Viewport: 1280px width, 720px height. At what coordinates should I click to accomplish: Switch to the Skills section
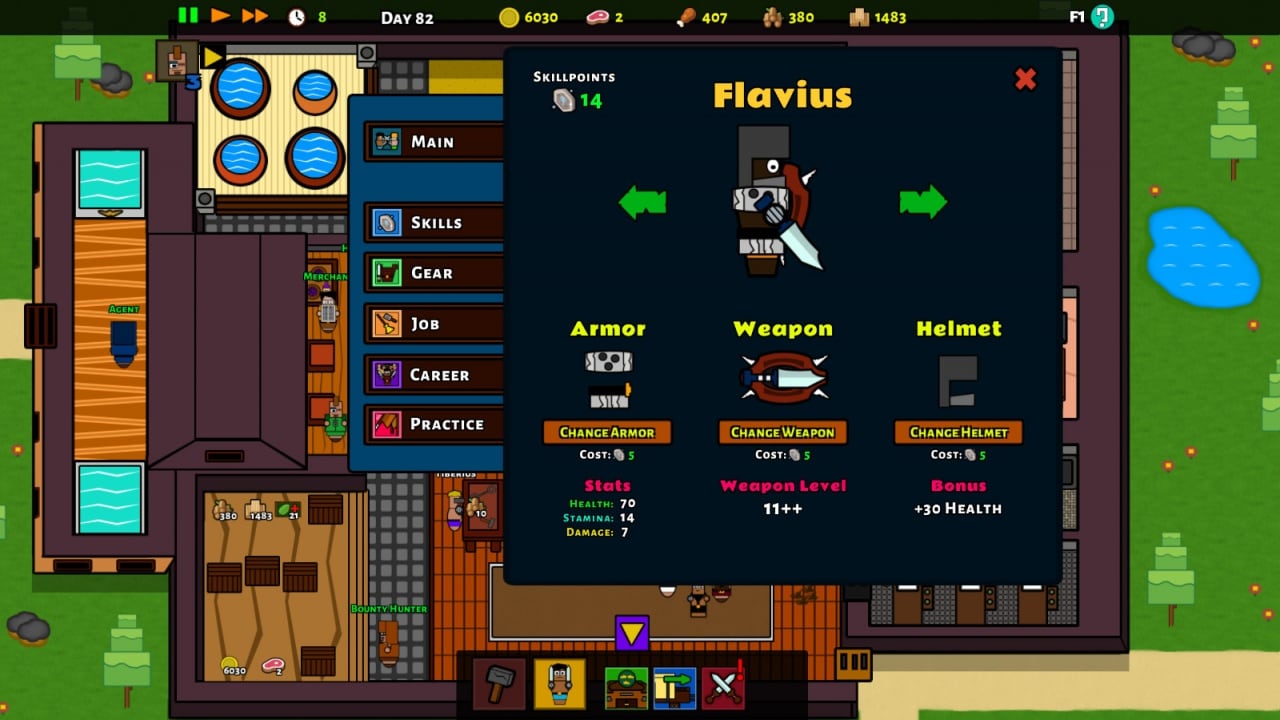pyautogui.click(x=435, y=222)
